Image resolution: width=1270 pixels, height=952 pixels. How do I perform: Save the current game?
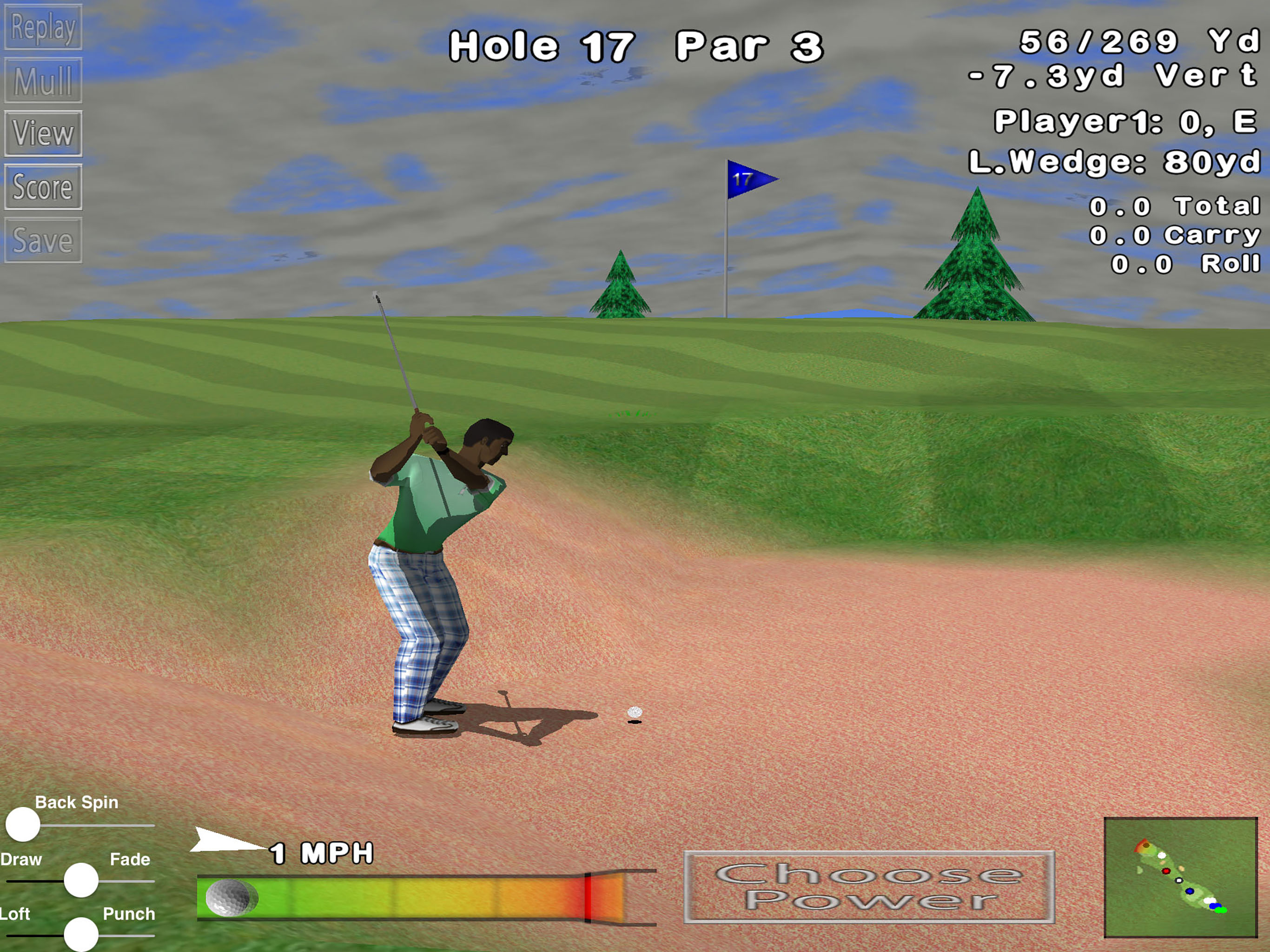click(43, 241)
